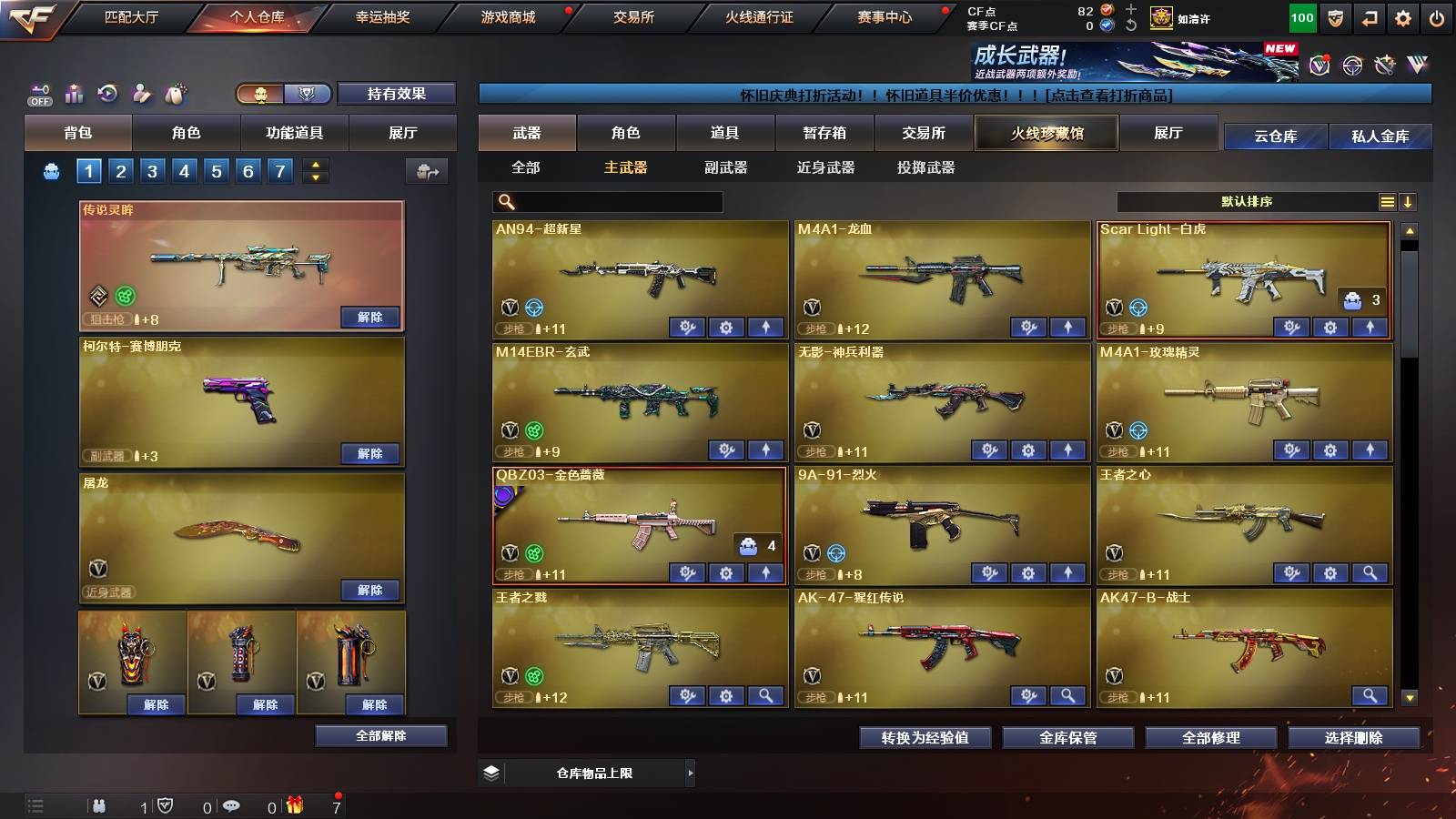Switch the character/rank toggle to the trophy side
The width and height of the screenshot is (1456, 819).
click(308, 94)
